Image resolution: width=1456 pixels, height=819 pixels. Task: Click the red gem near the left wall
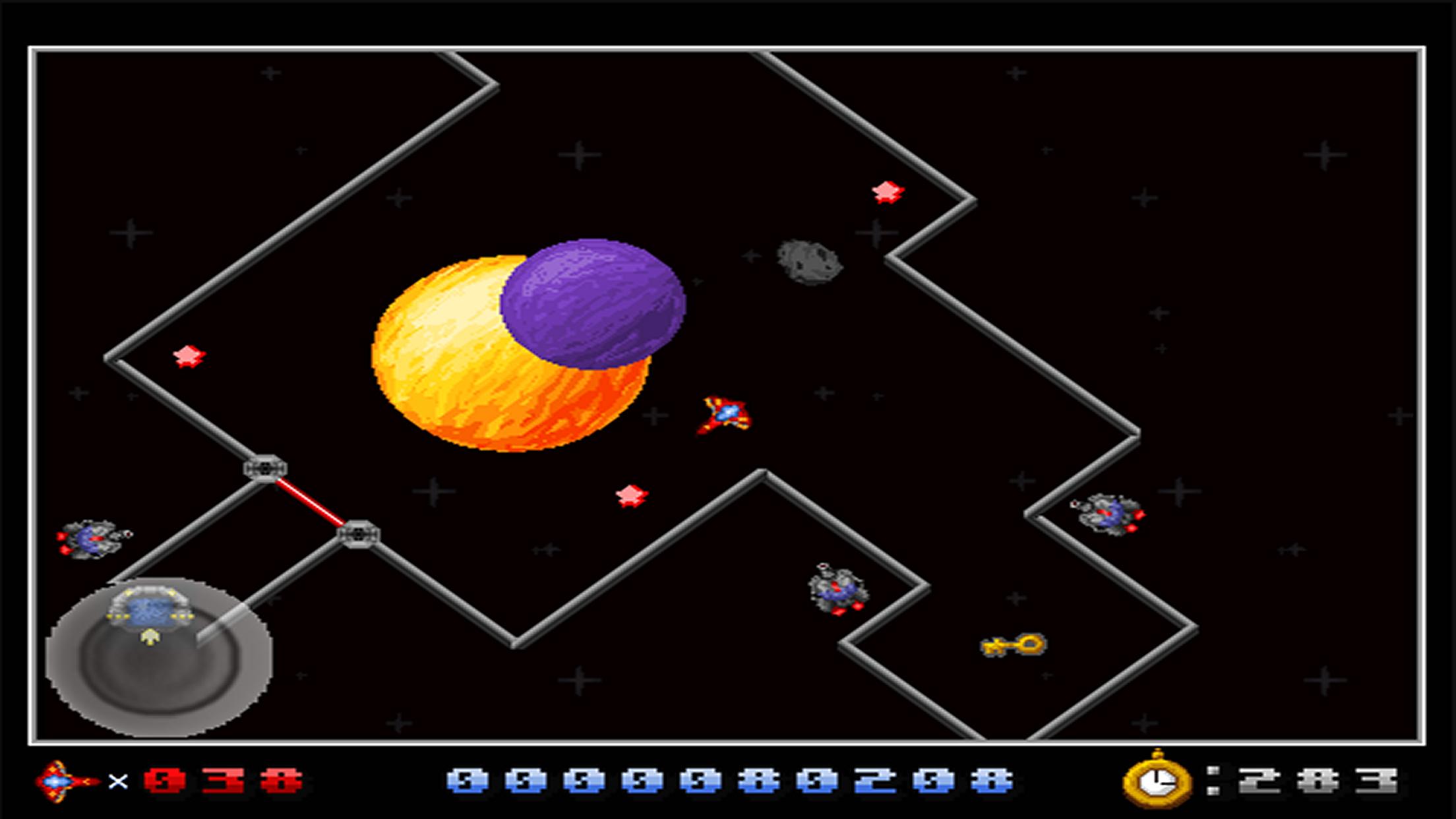(187, 356)
